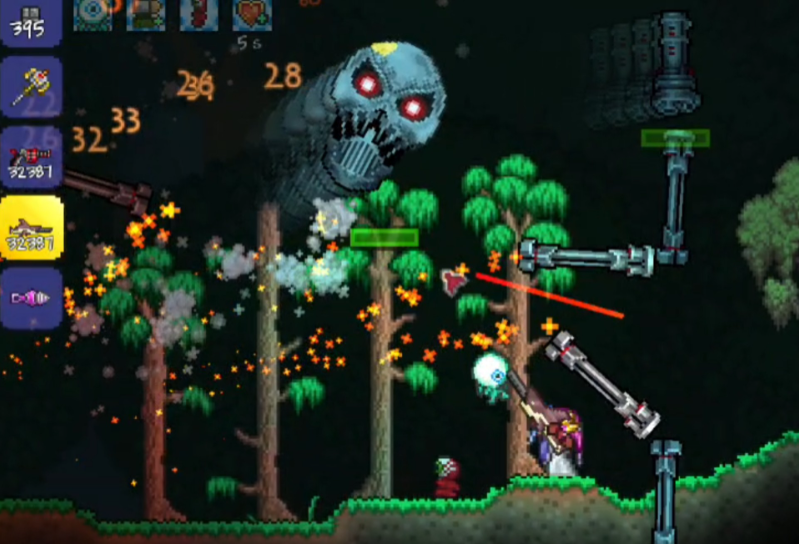Tap the heart regeneration buff icon

click(x=252, y=12)
